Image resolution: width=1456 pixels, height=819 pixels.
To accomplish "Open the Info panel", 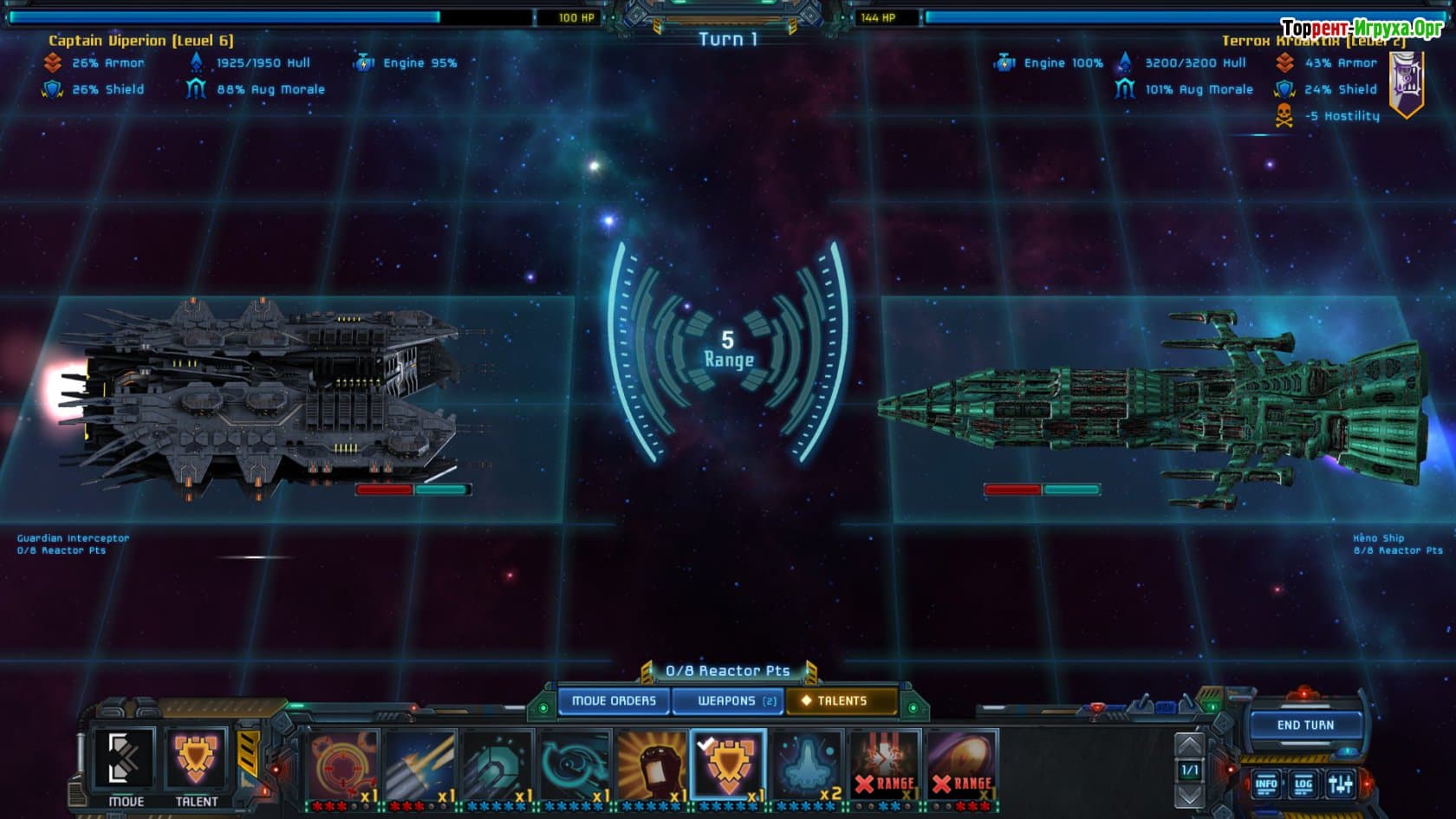I will coord(1266,784).
